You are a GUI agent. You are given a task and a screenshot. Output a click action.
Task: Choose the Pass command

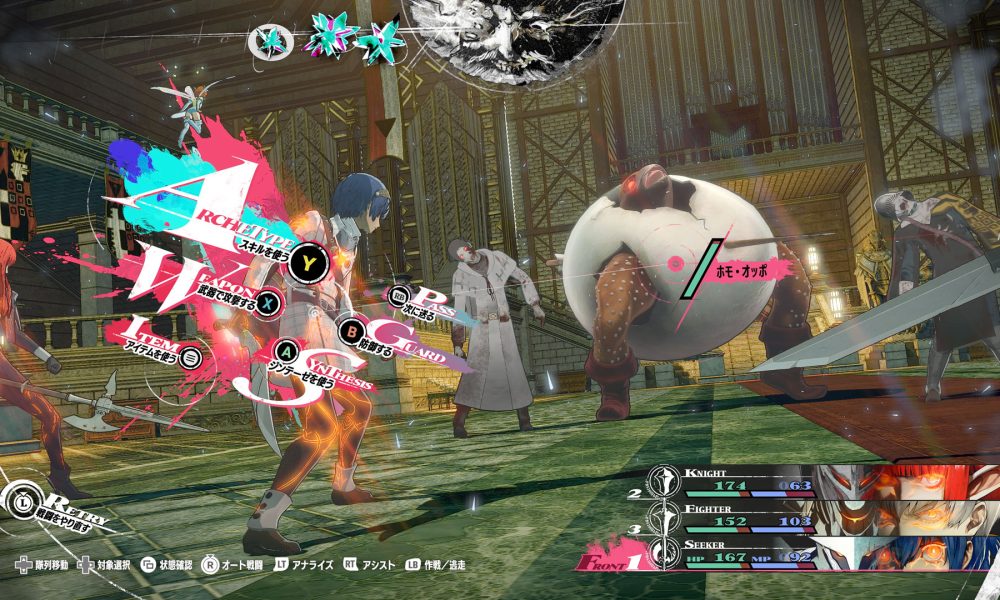[400, 297]
